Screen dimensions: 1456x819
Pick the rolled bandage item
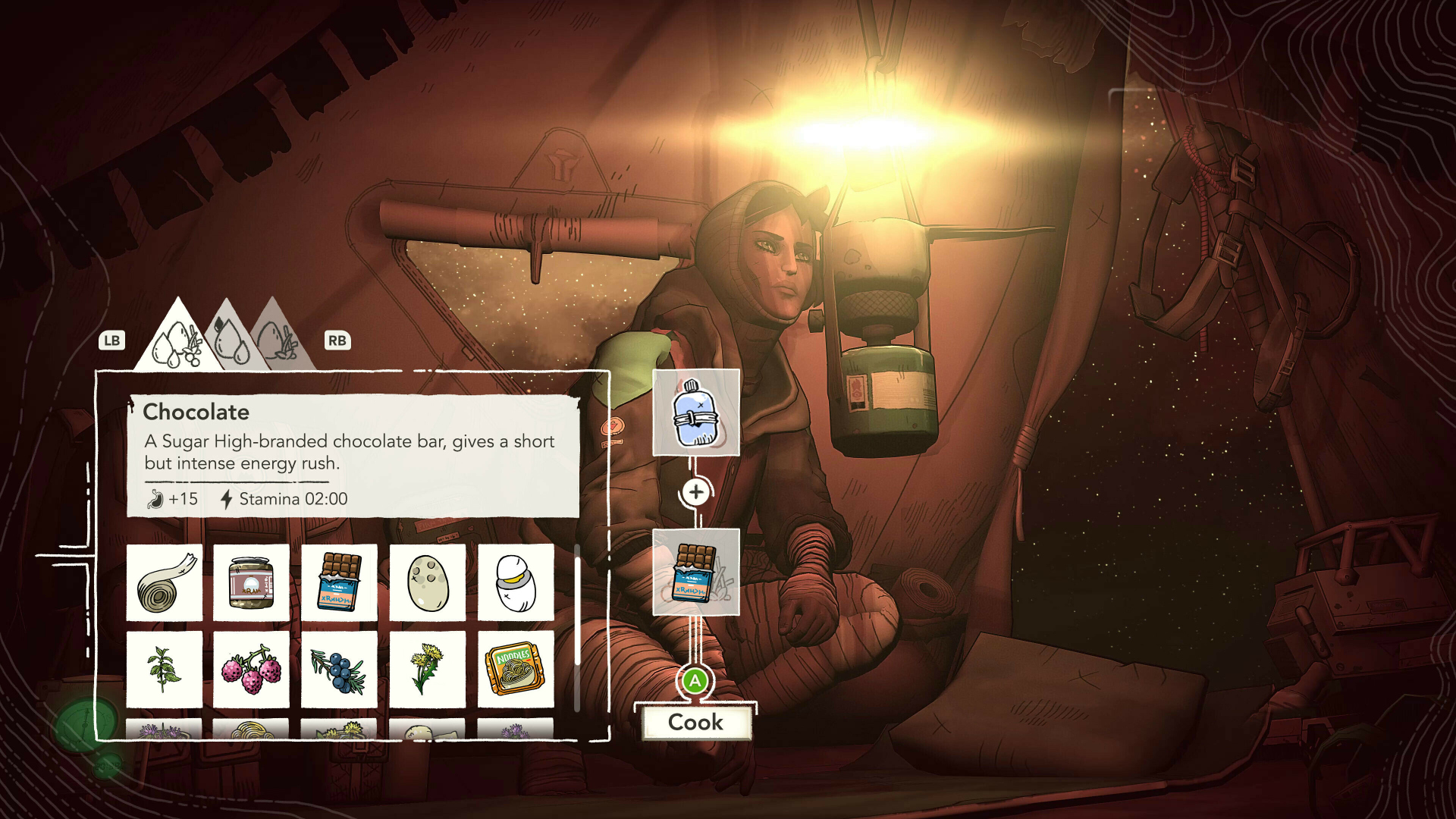(165, 582)
